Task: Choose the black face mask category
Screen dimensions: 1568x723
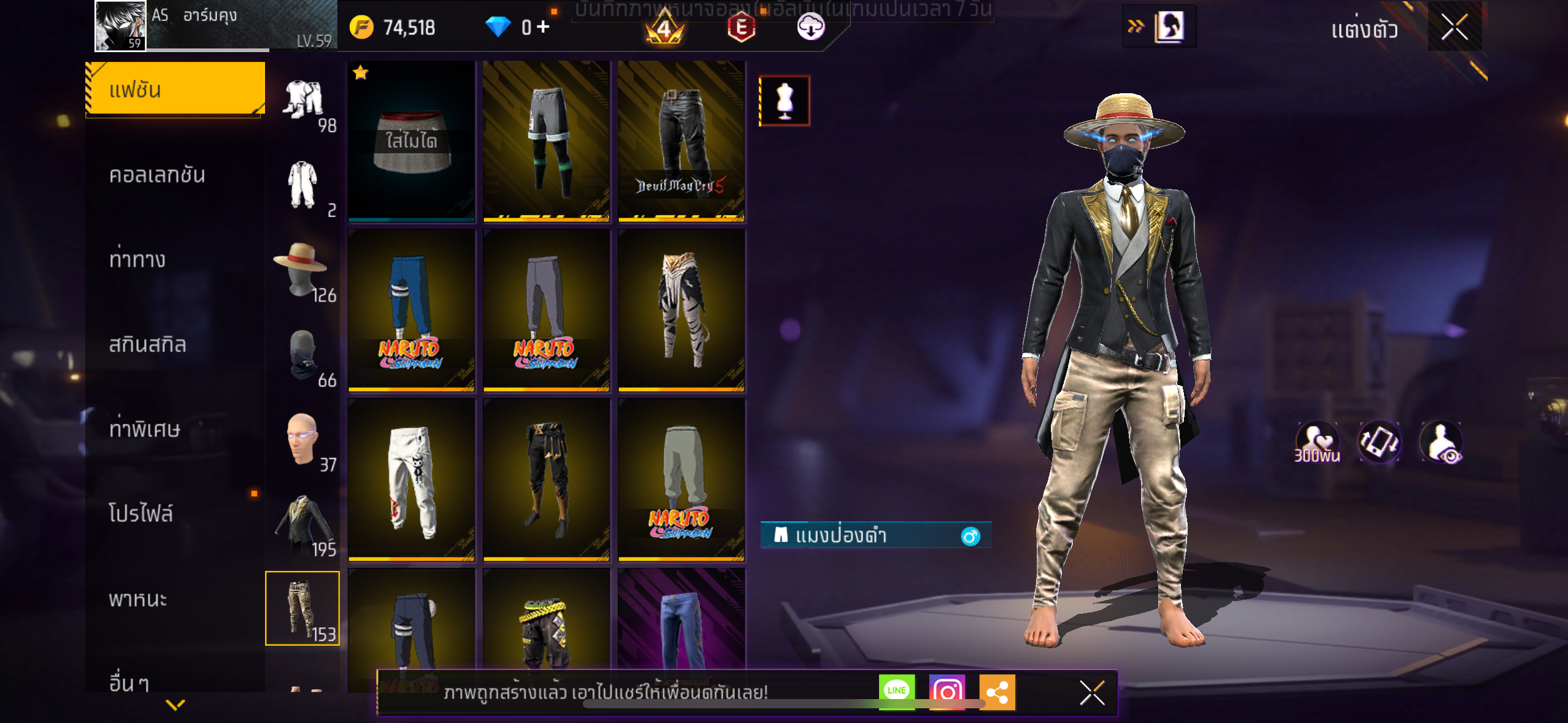Action: click(x=303, y=354)
